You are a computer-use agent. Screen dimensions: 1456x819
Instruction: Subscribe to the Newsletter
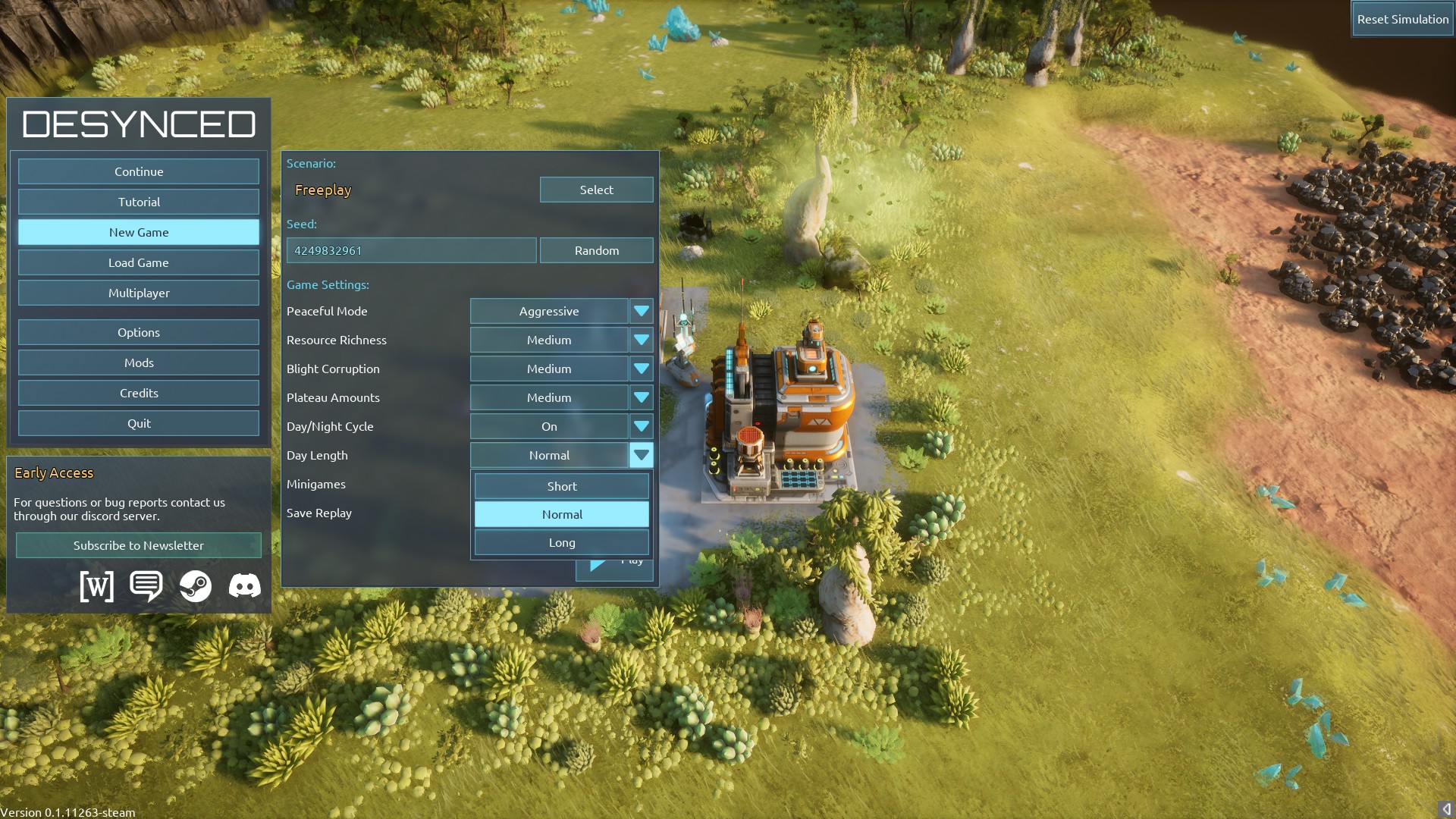139,545
